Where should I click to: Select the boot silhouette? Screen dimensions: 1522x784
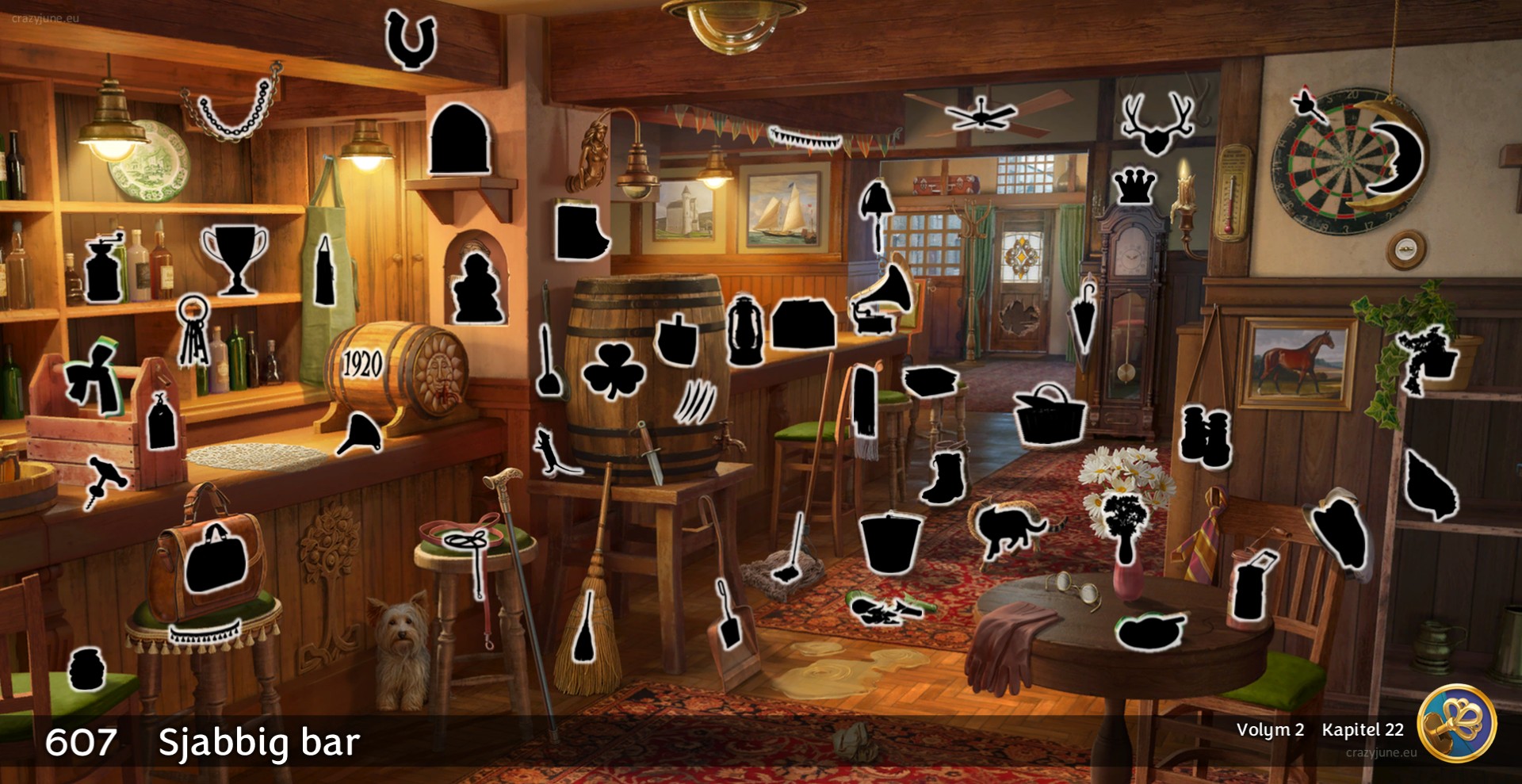[944, 478]
